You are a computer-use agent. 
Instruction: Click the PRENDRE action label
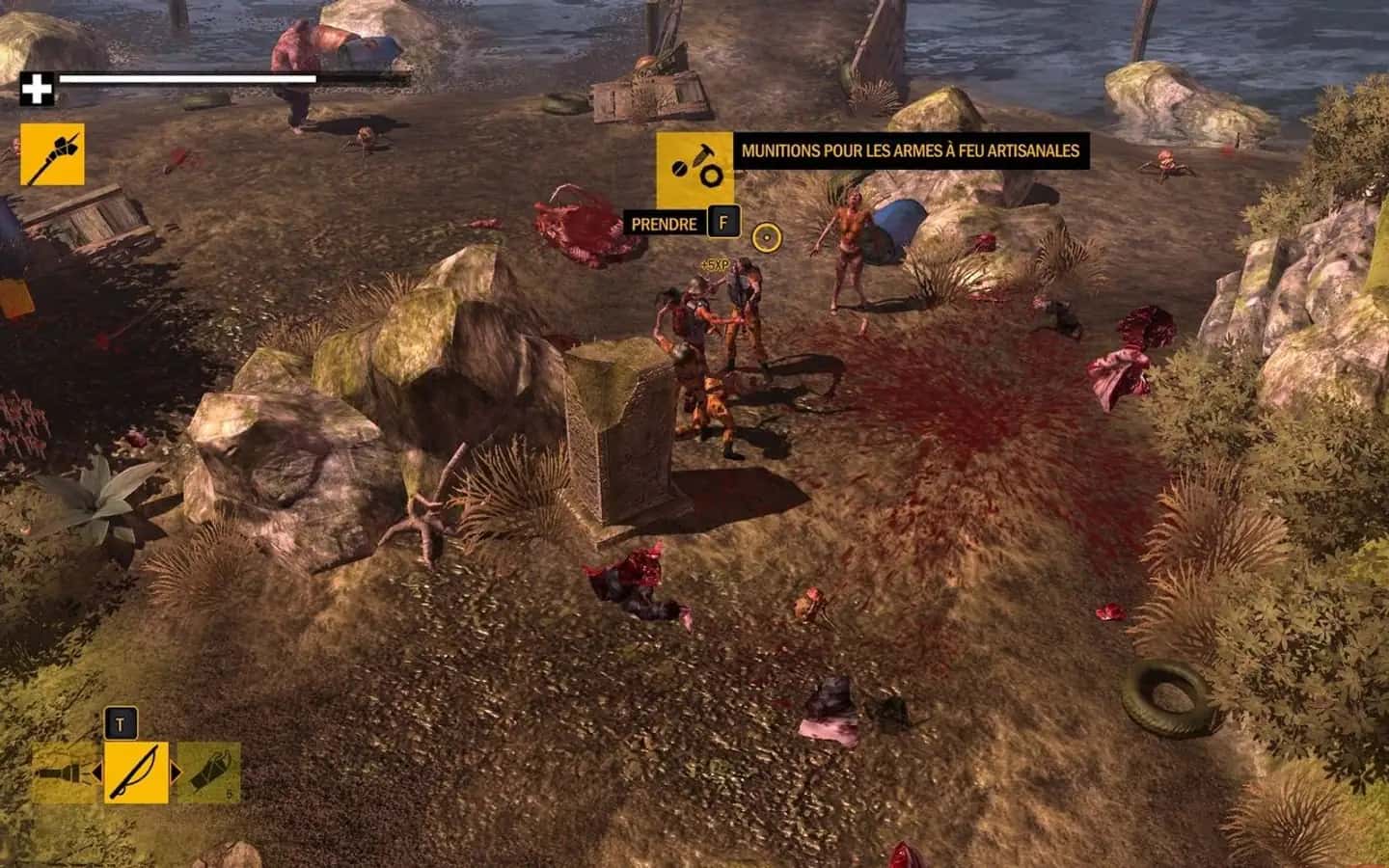[665, 224]
